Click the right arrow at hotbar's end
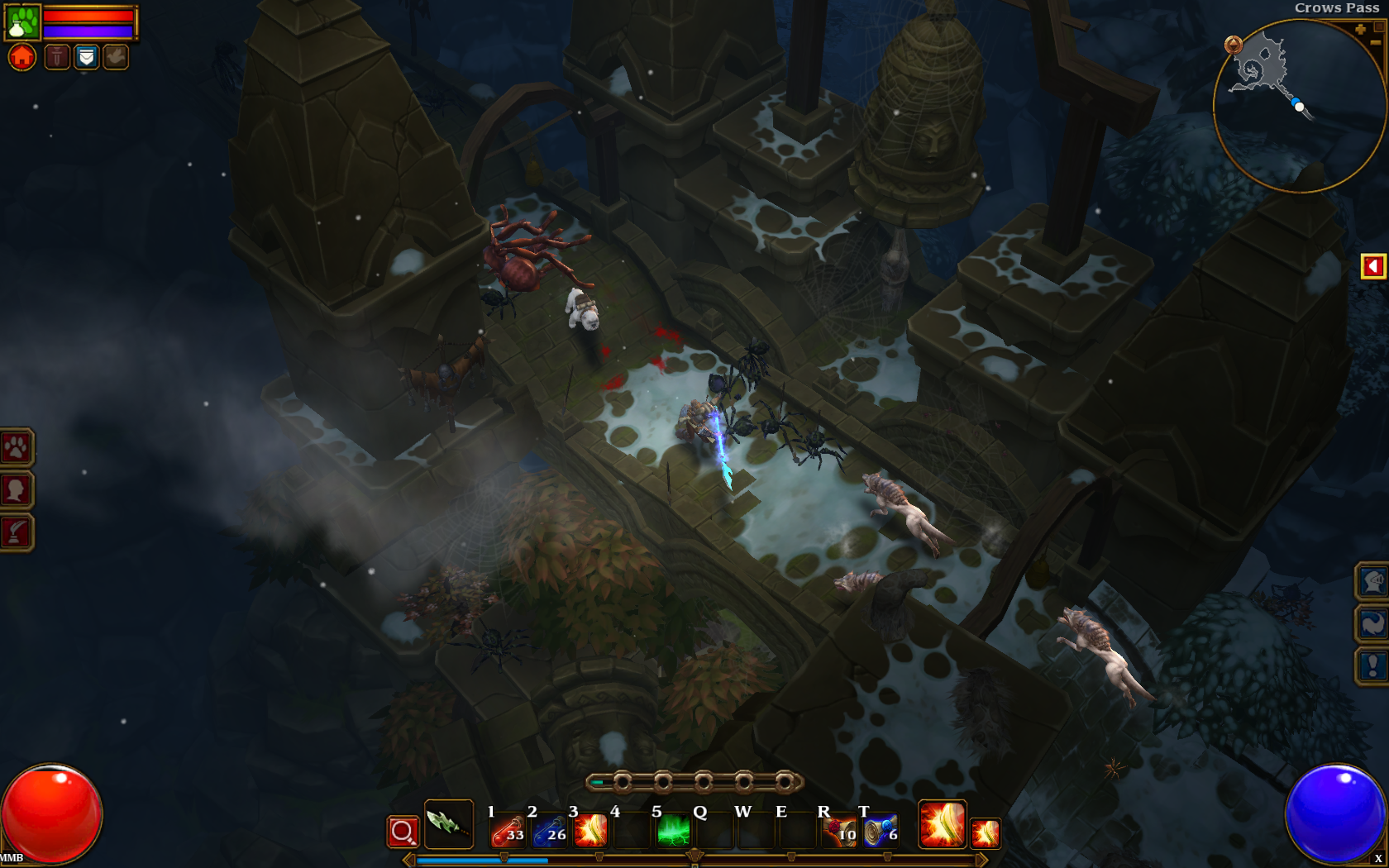Image resolution: width=1389 pixels, height=868 pixels. 981,857
